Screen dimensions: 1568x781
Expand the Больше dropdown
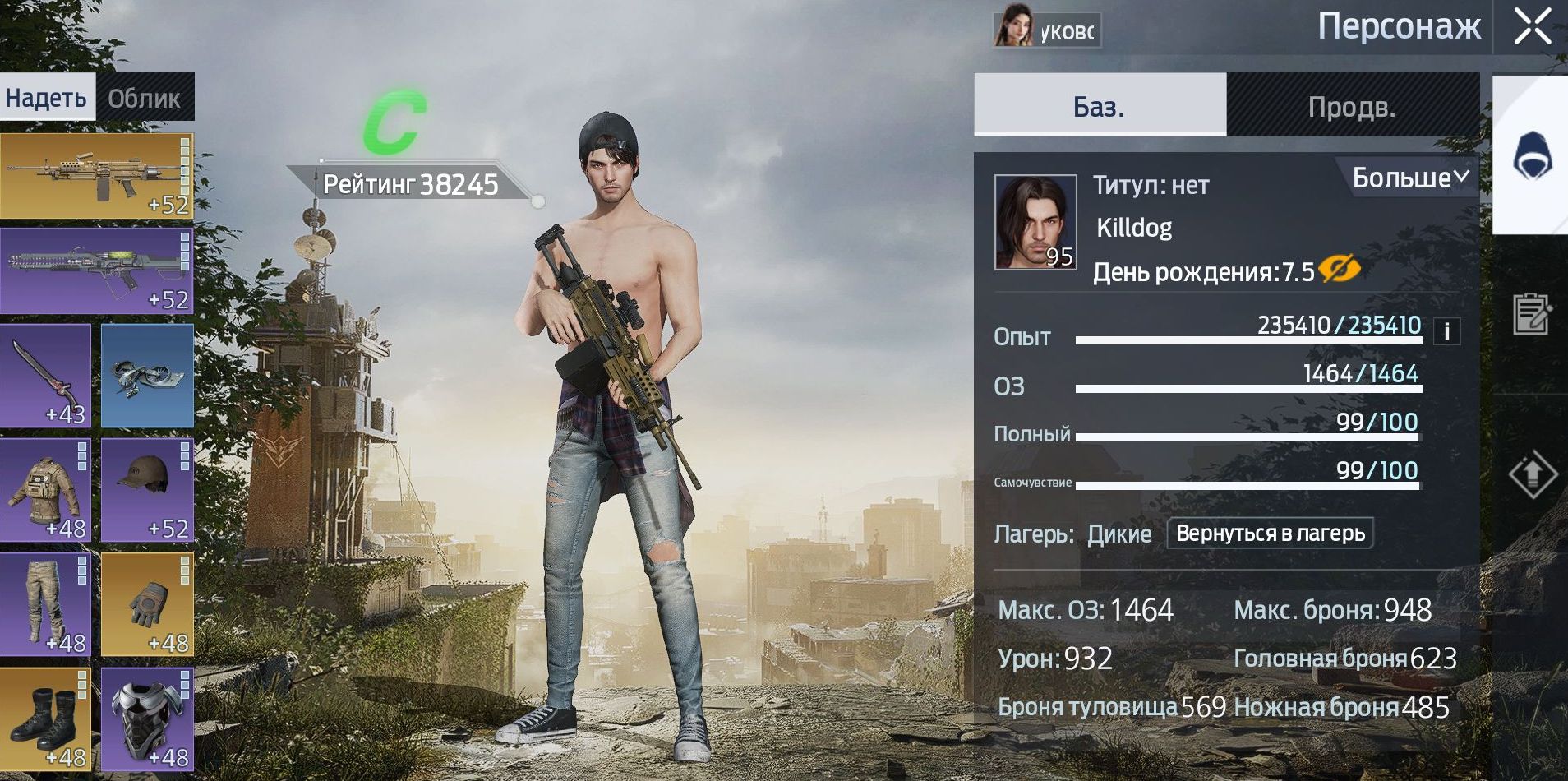[1409, 178]
